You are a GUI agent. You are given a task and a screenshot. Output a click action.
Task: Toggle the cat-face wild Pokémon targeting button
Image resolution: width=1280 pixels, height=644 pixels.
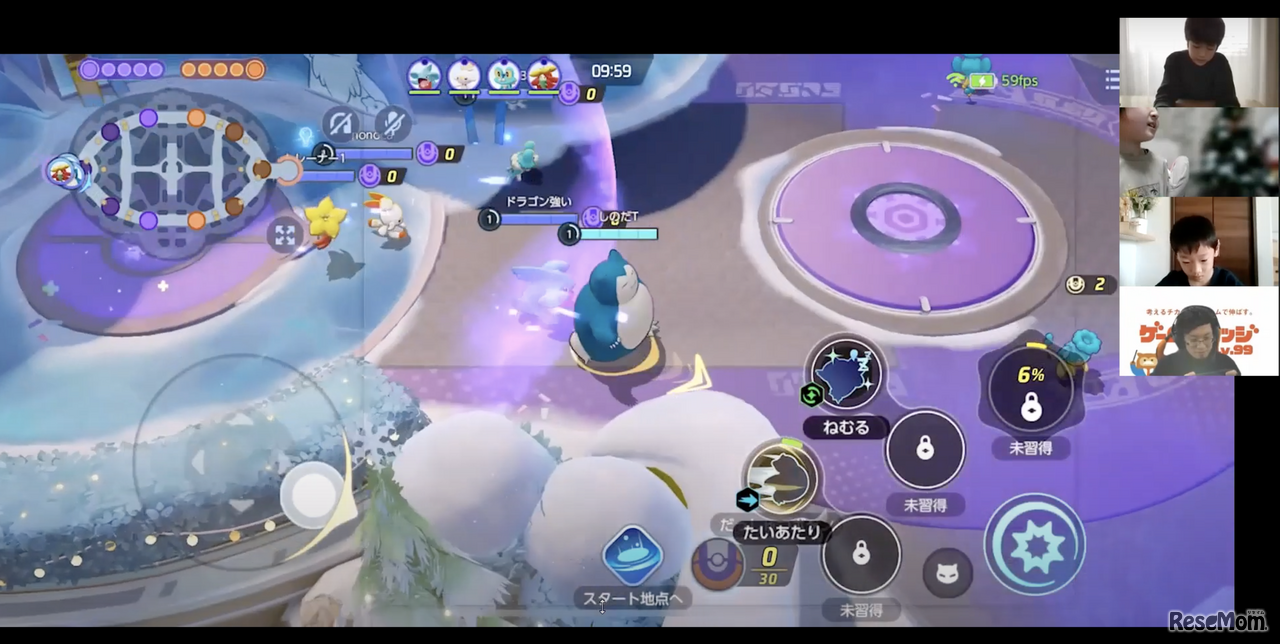[947, 574]
